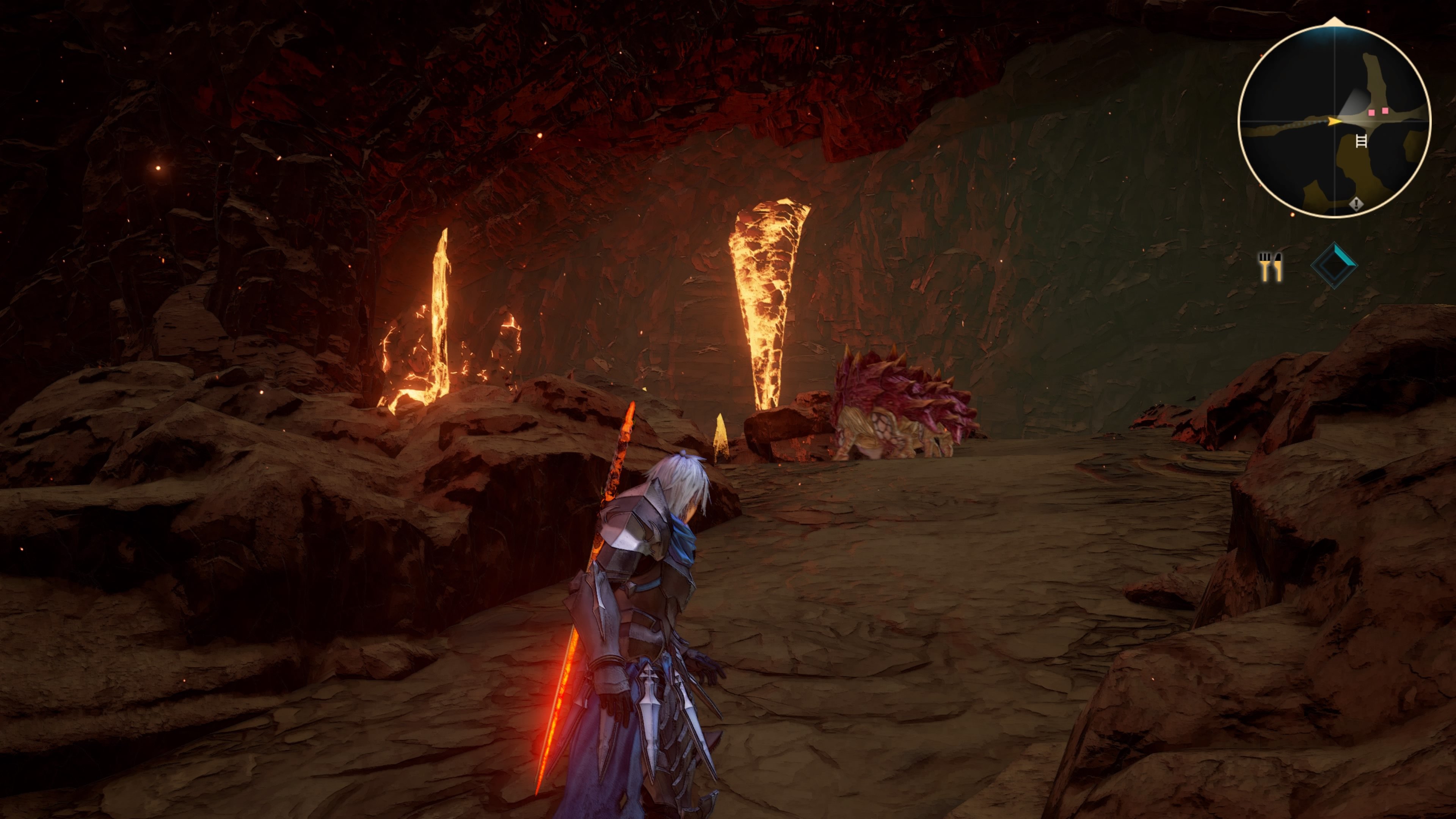1456x819 pixels.
Task: Click the ladder symbol inside the minimap
Action: (x=1362, y=141)
